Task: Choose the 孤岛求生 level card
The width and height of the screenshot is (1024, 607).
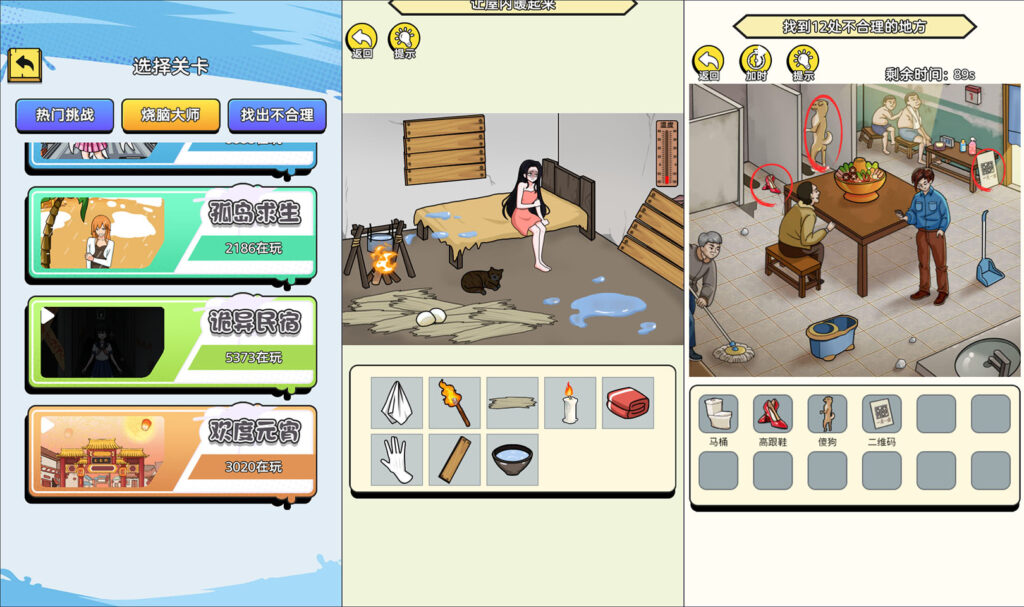Action: pos(172,231)
